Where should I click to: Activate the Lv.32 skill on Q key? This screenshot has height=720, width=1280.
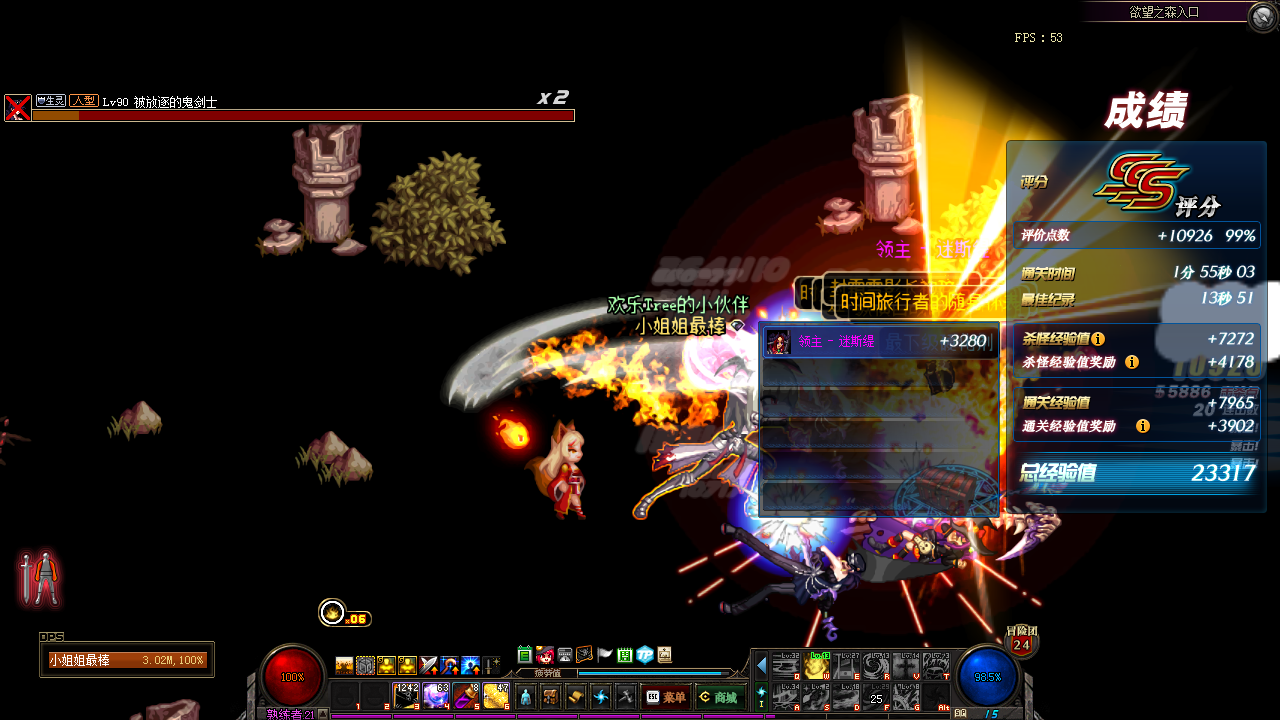pos(787,667)
